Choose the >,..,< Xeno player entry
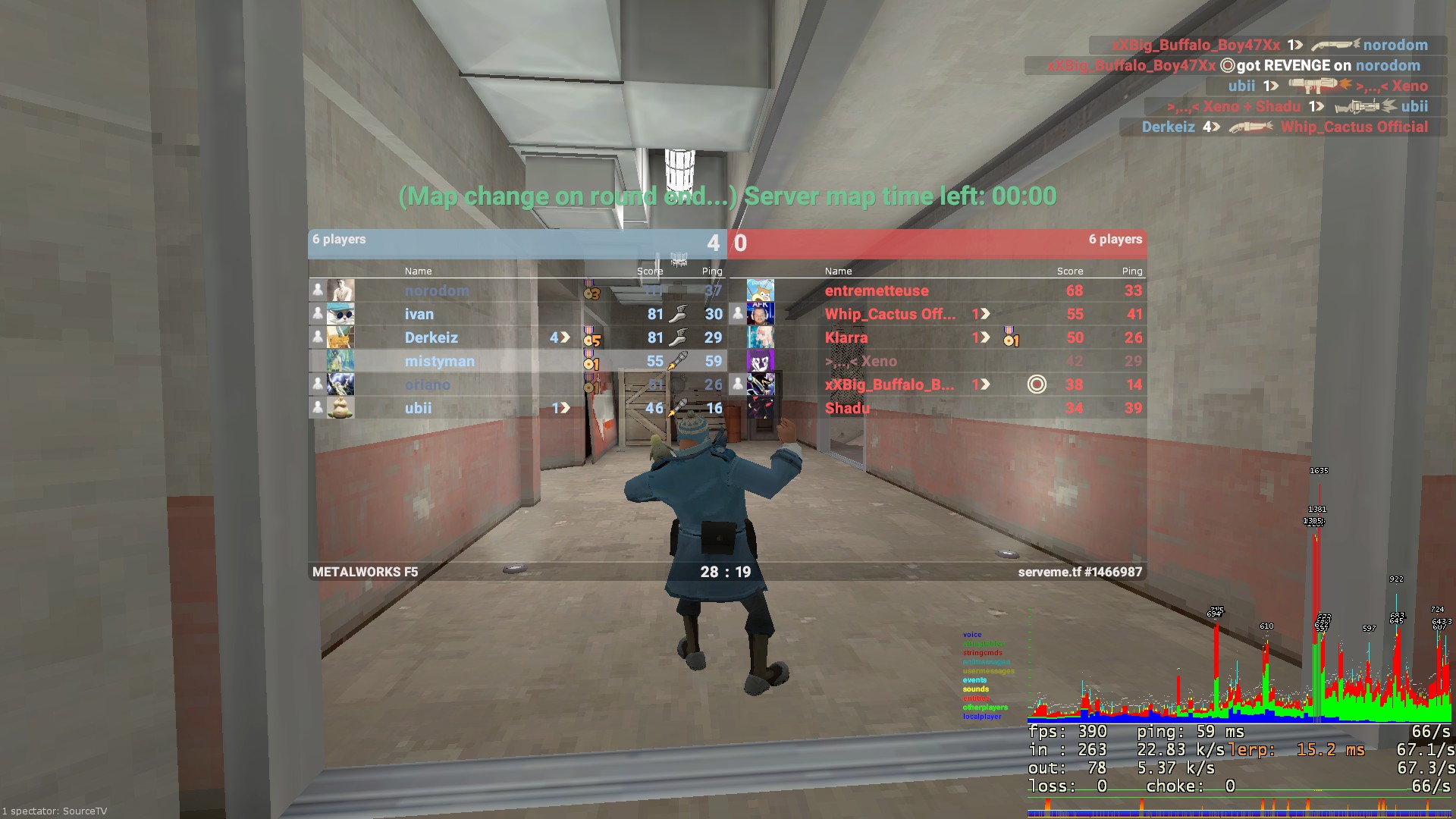 pos(861,361)
